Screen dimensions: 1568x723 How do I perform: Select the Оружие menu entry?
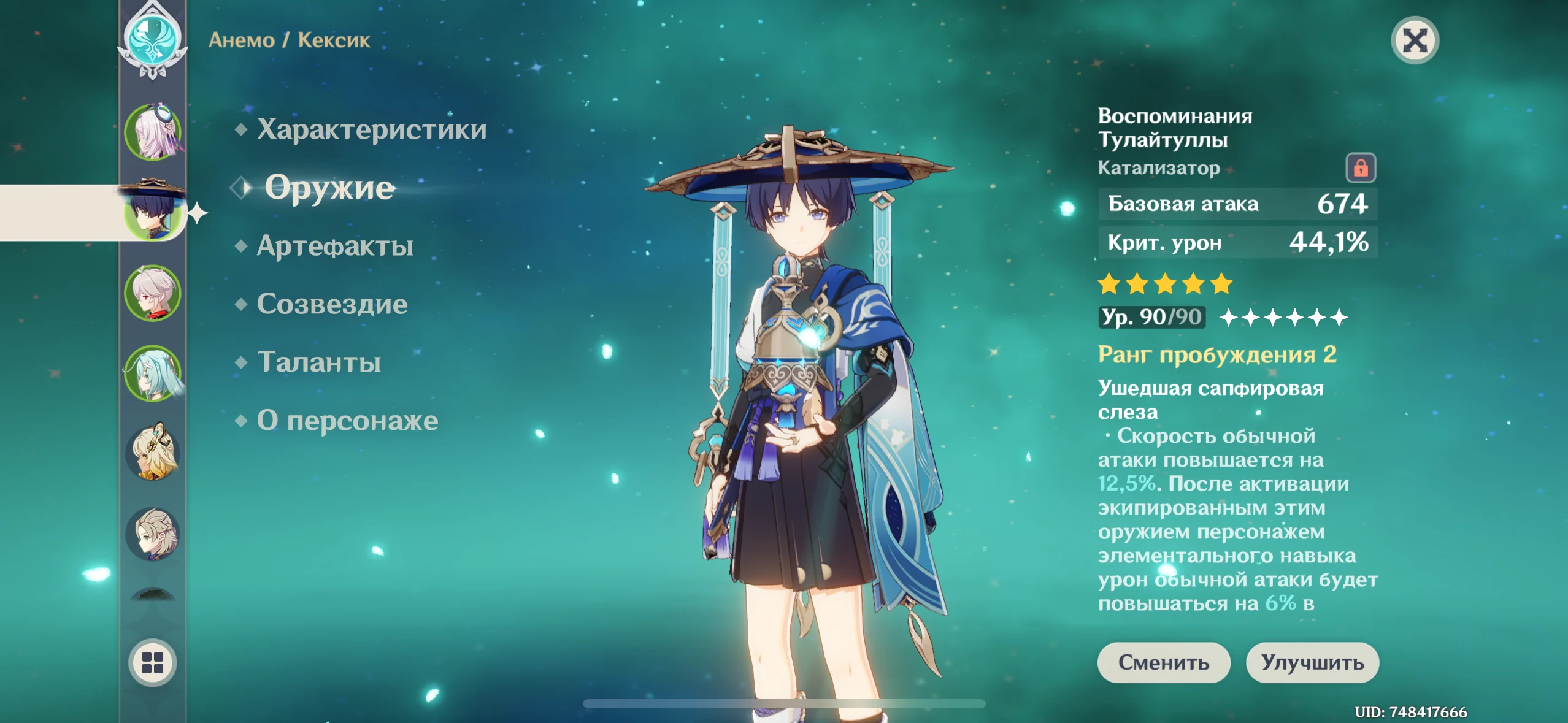pyautogui.click(x=329, y=188)
